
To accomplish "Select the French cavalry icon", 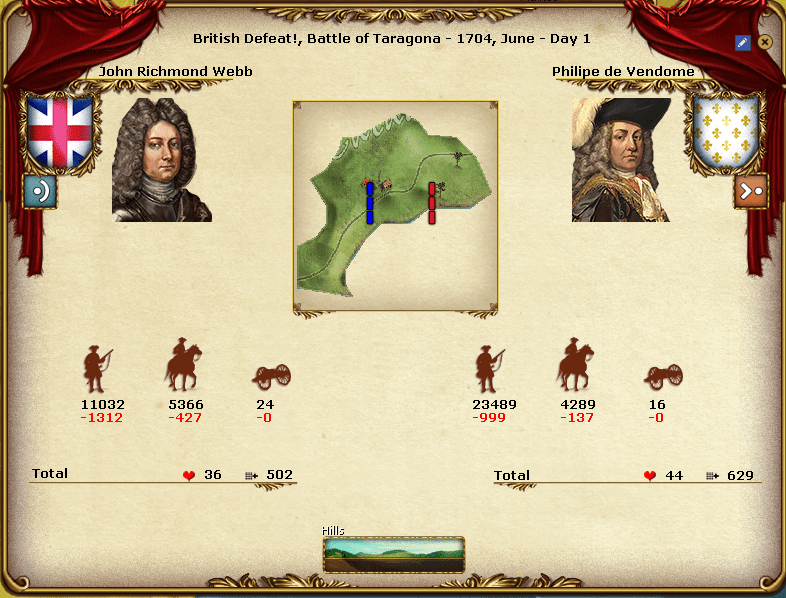I will (575, 365).
